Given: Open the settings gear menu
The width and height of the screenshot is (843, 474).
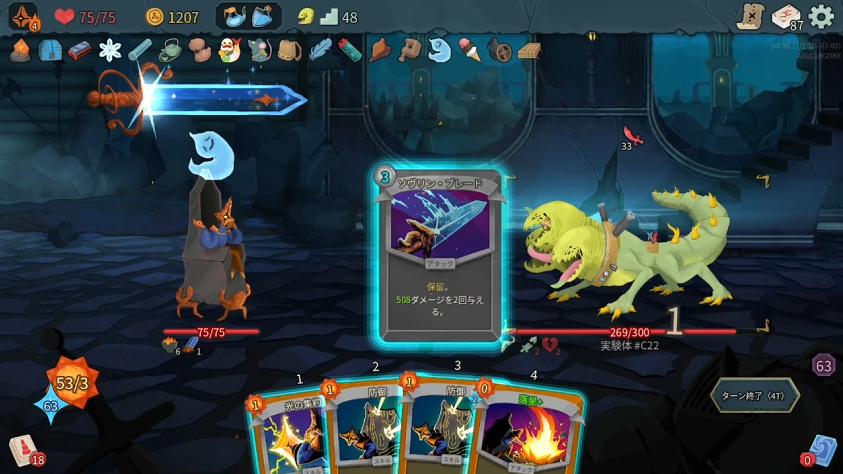Looking at the screenshot, I should click(x=822, y=16).
